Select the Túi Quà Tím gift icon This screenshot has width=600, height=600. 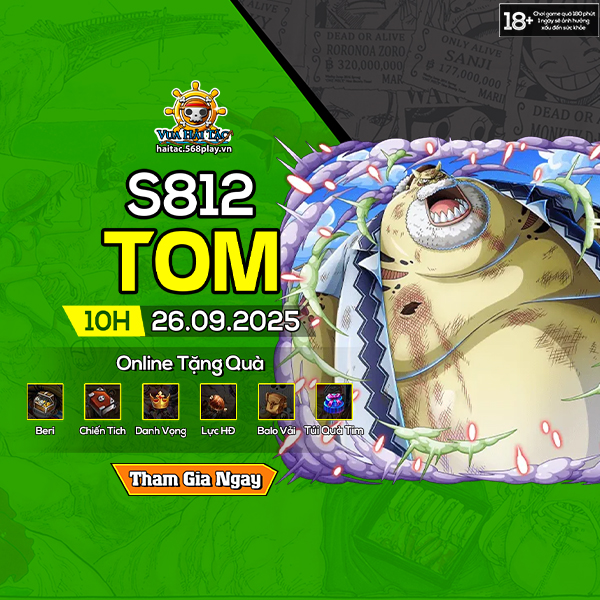pyautogui.click(x=334, y=401)
